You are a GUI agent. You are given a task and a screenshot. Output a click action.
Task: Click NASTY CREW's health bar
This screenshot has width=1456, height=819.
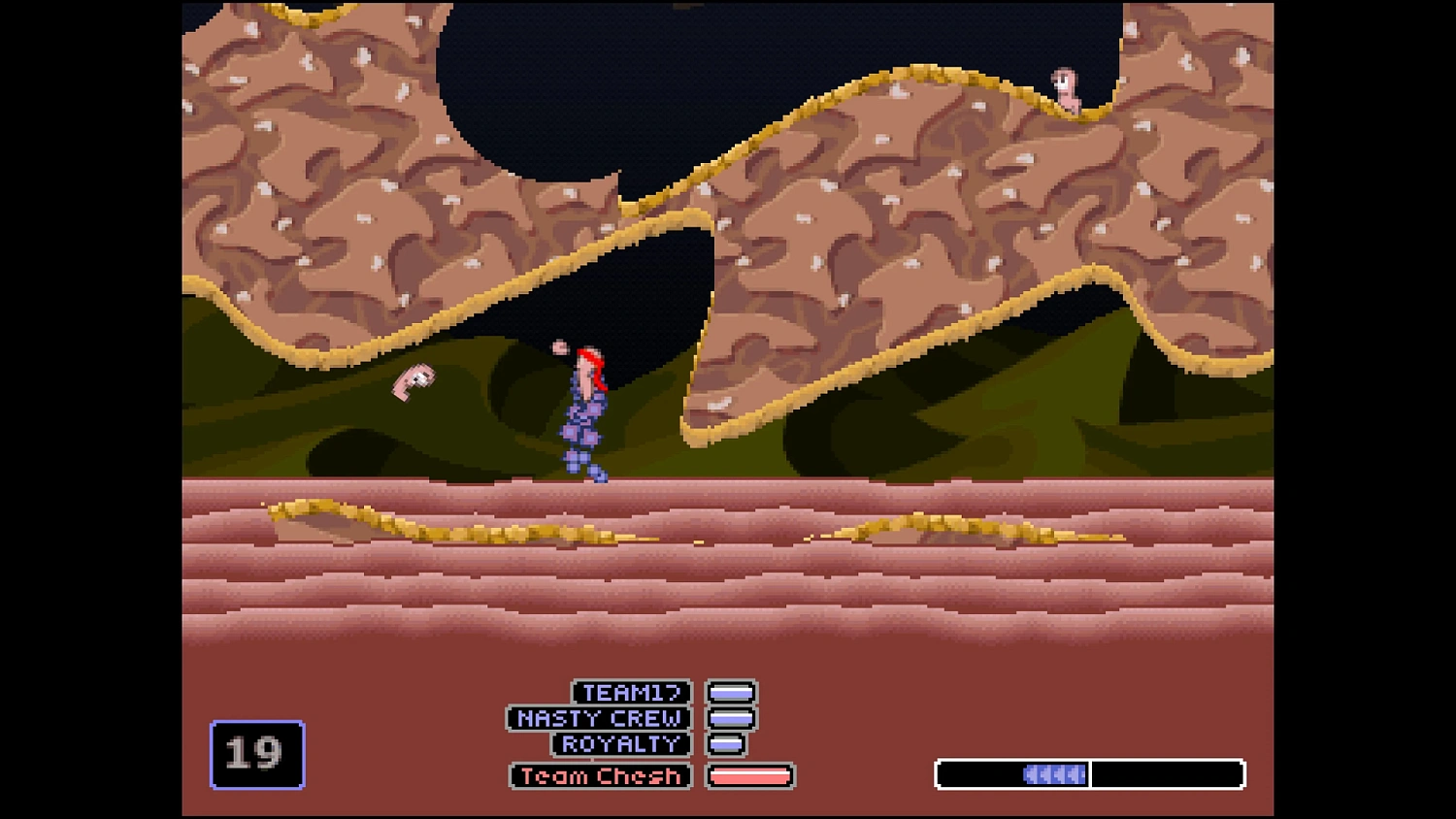click(732, 718)
